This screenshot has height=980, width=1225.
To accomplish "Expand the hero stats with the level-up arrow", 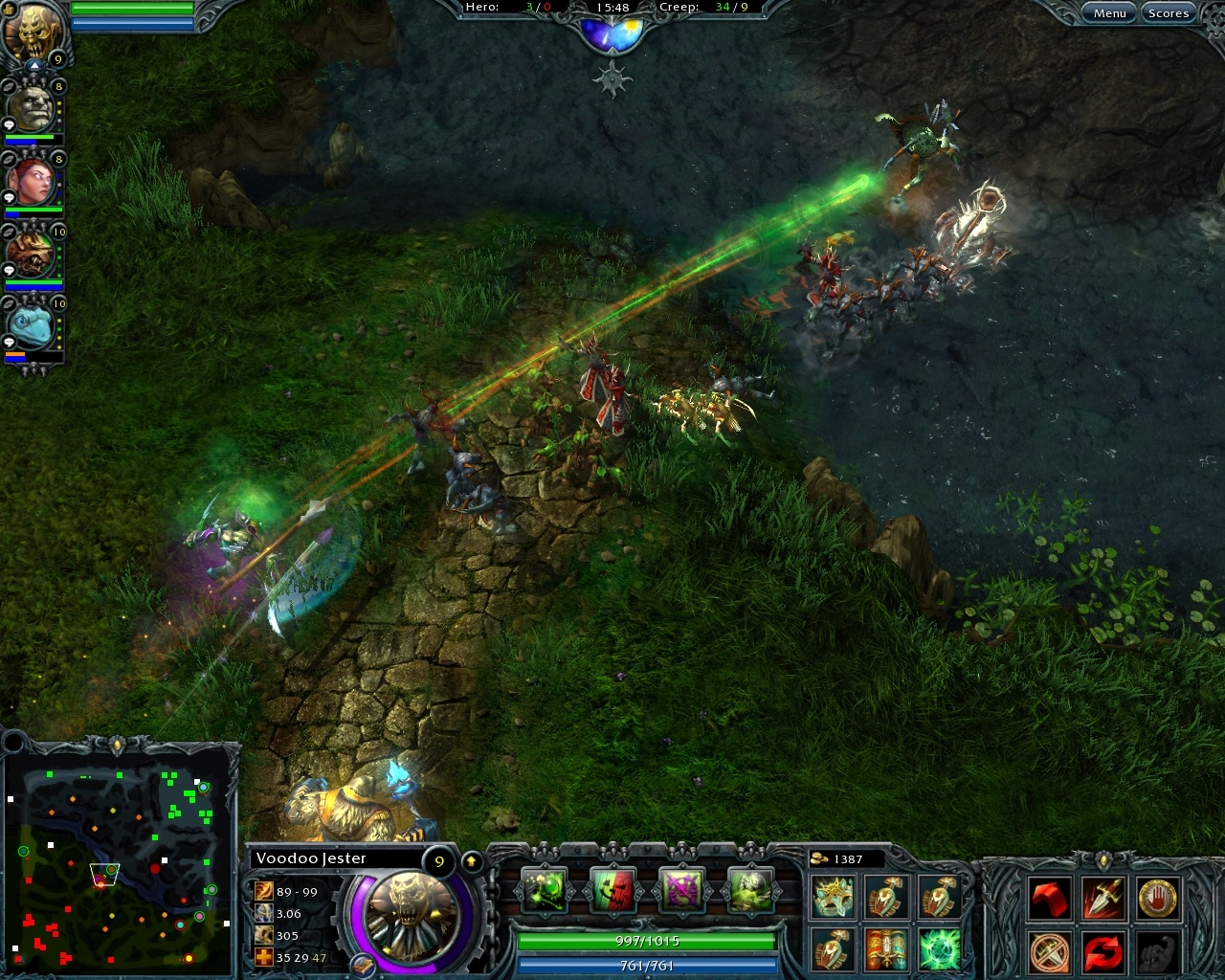I will 471,859.
